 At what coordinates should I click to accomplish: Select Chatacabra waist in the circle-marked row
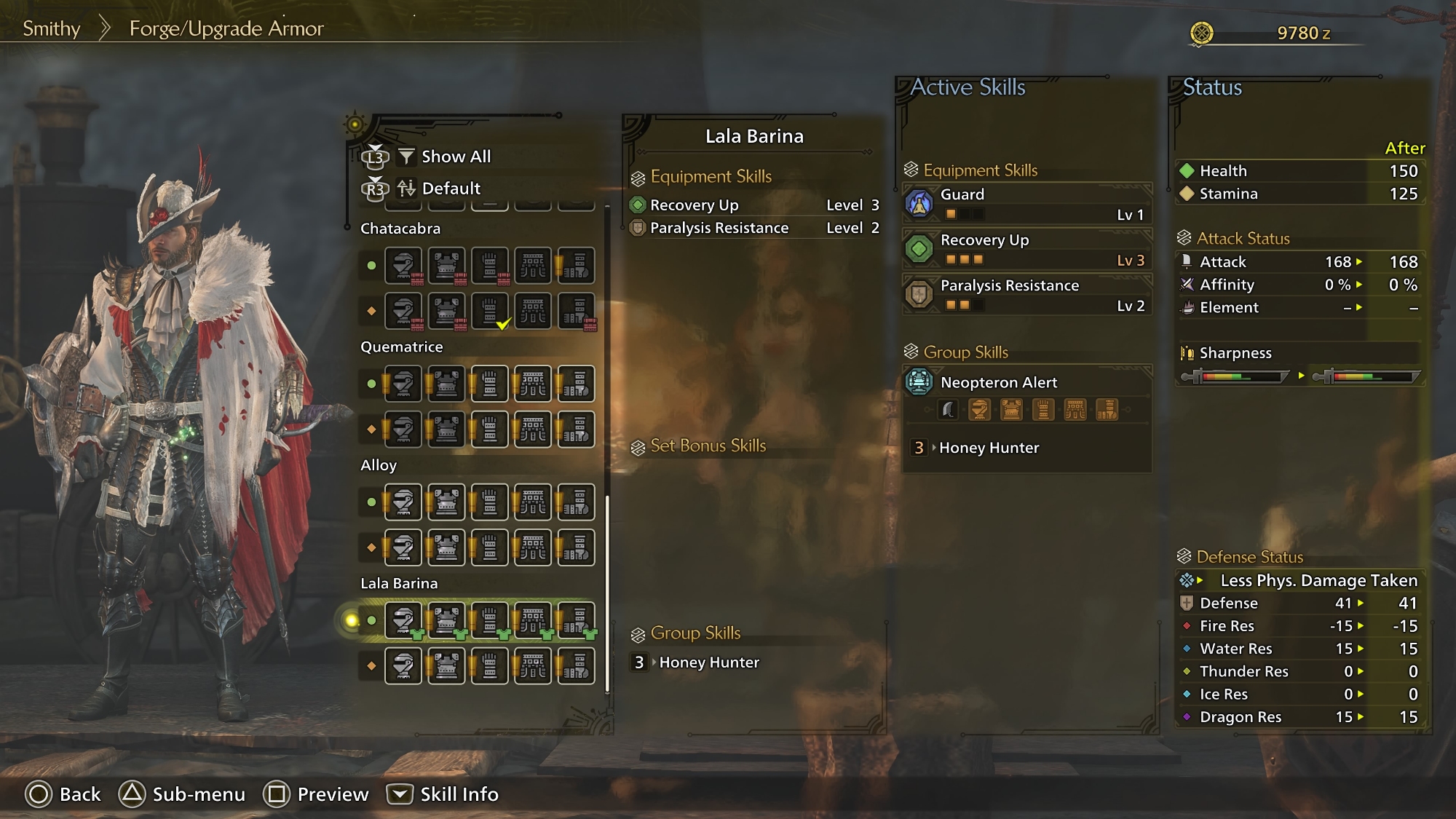pos(533,266)
